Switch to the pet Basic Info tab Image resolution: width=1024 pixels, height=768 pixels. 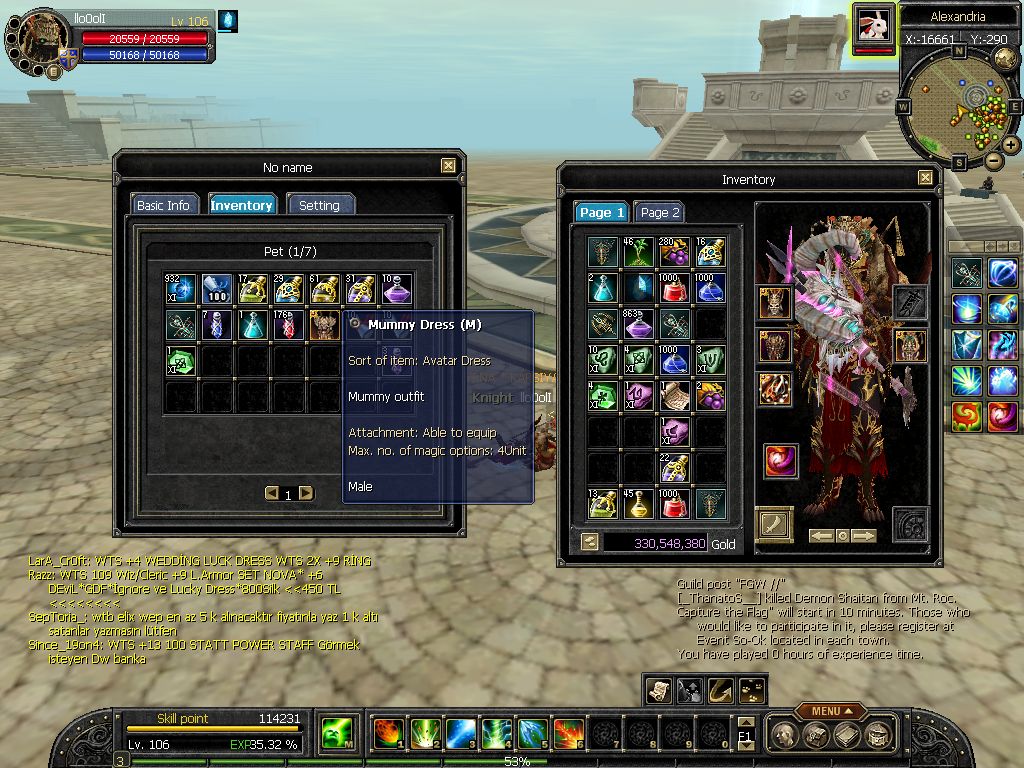pos(163,205)
